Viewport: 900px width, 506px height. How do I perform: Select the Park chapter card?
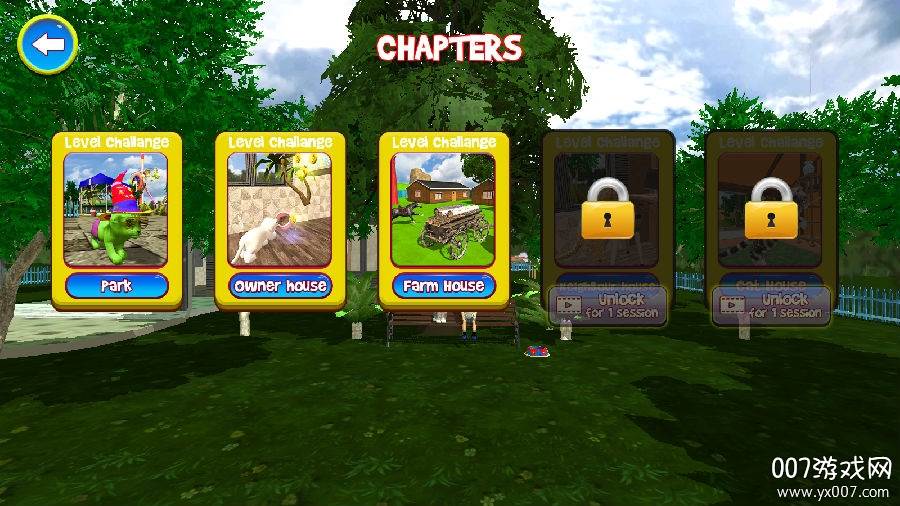click(x=117, y=219)
